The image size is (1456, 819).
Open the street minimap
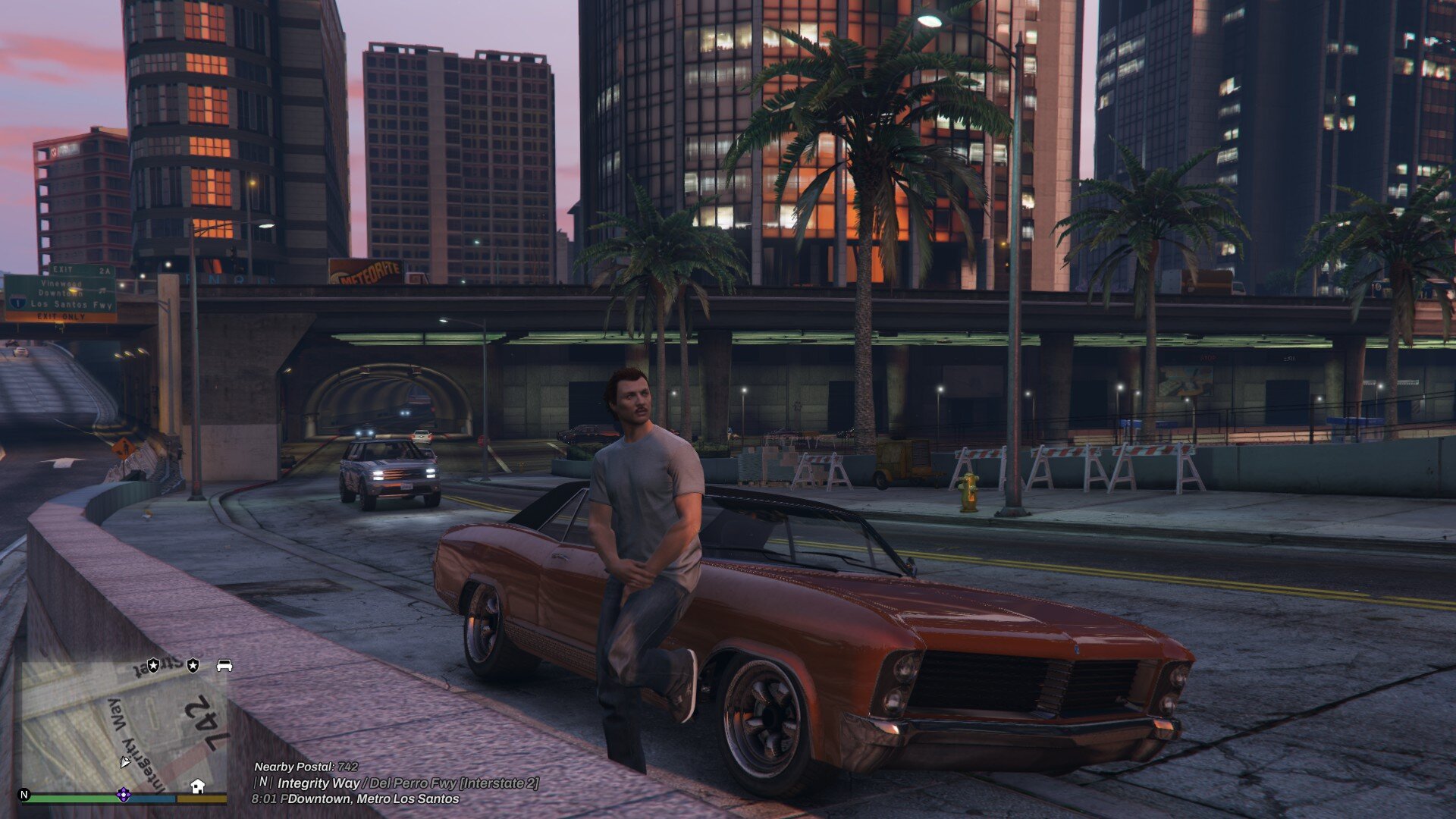pyautogui.click(x=121, y=726)
